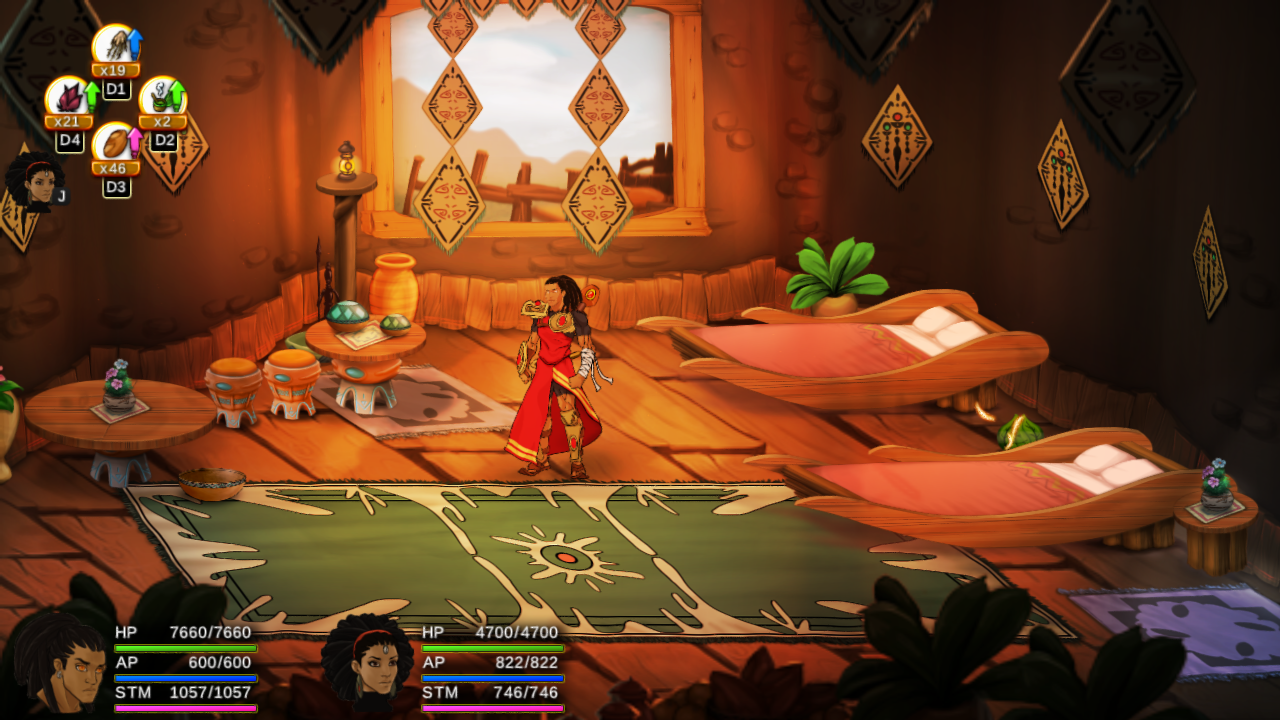Select the dreadlocked hero's status portrait

point(58,661)
